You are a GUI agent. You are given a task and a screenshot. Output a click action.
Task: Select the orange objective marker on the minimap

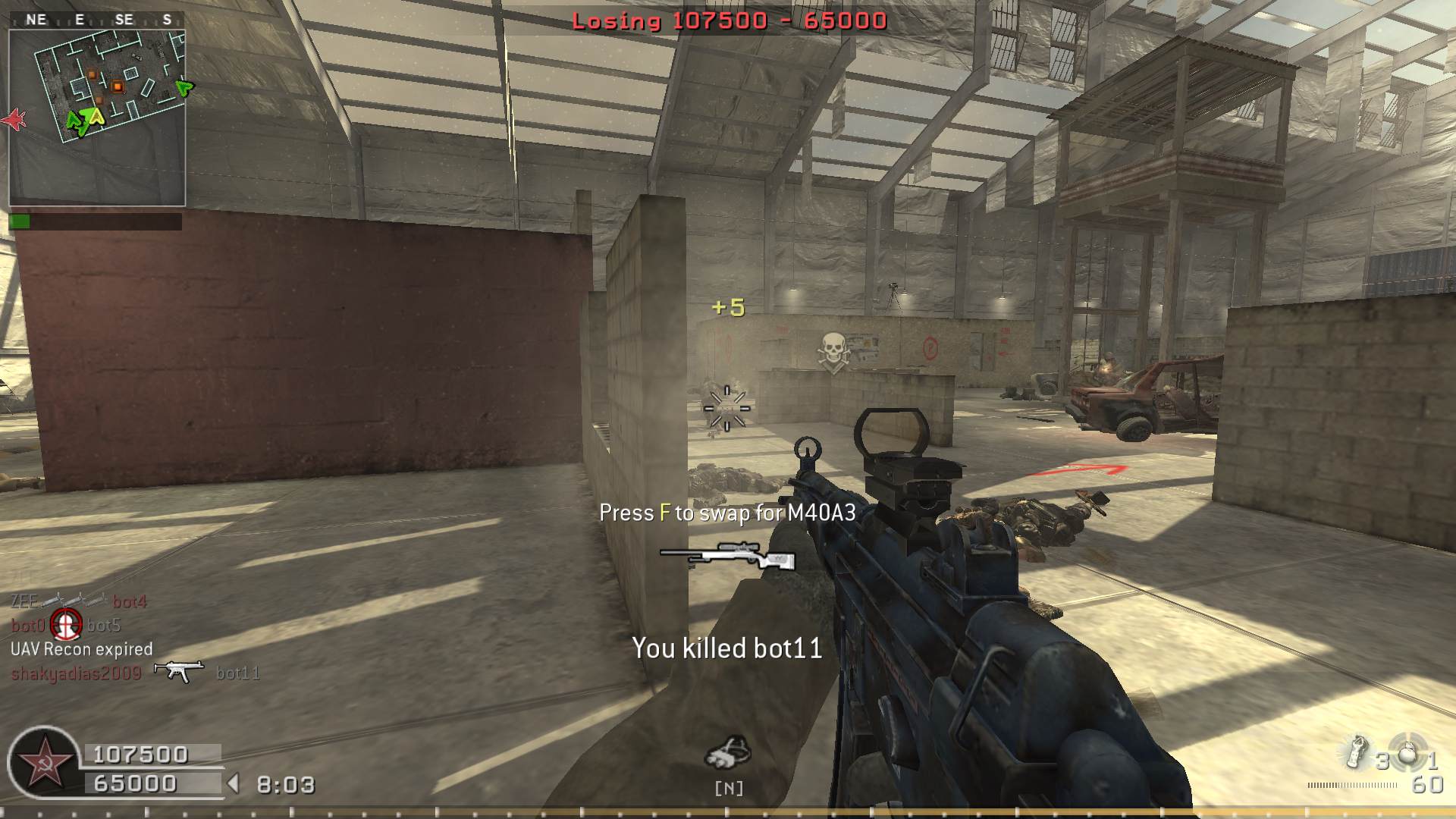click(x=118, y=87)
